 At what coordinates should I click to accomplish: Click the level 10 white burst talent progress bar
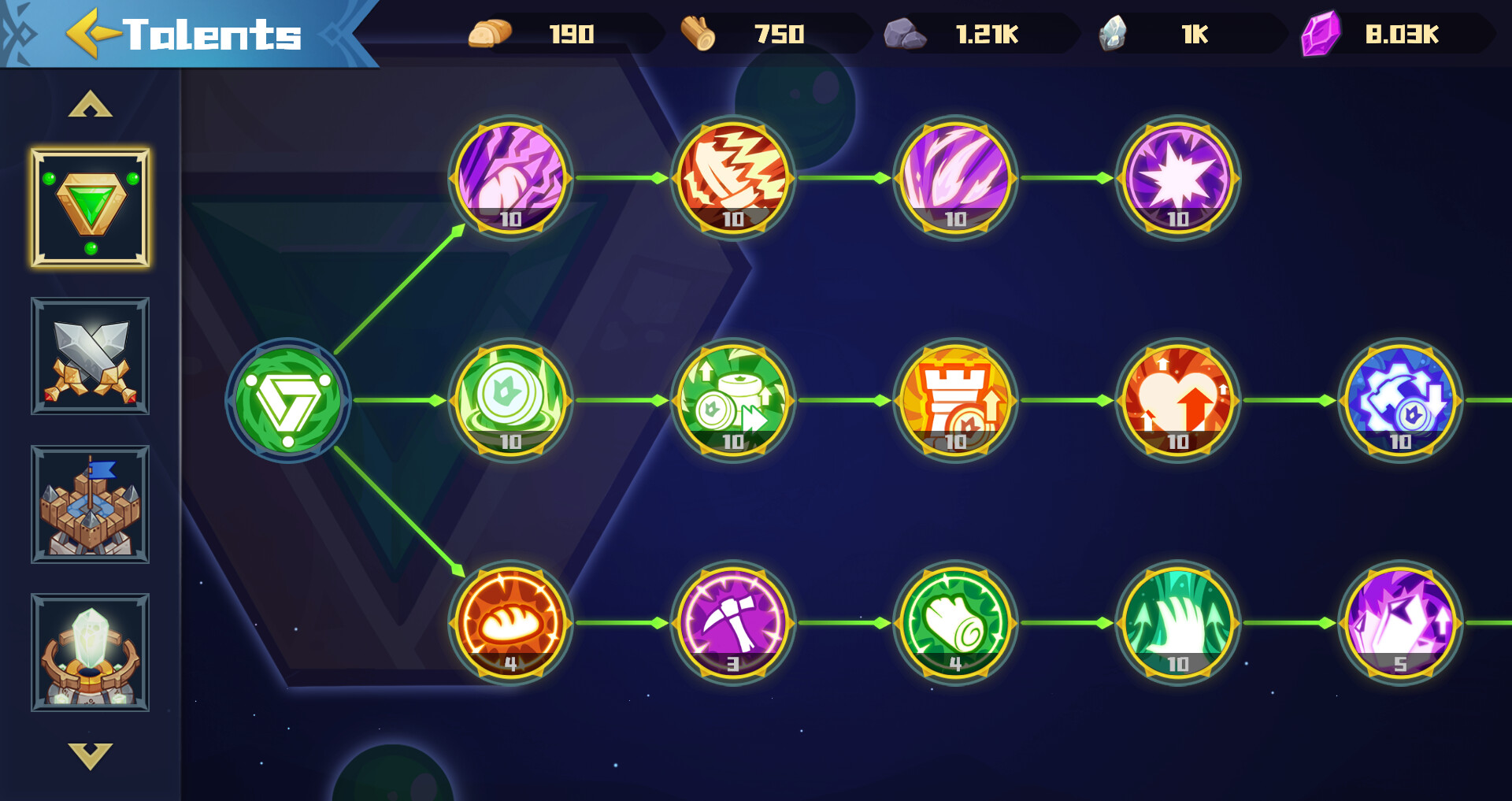point(1177,221)
